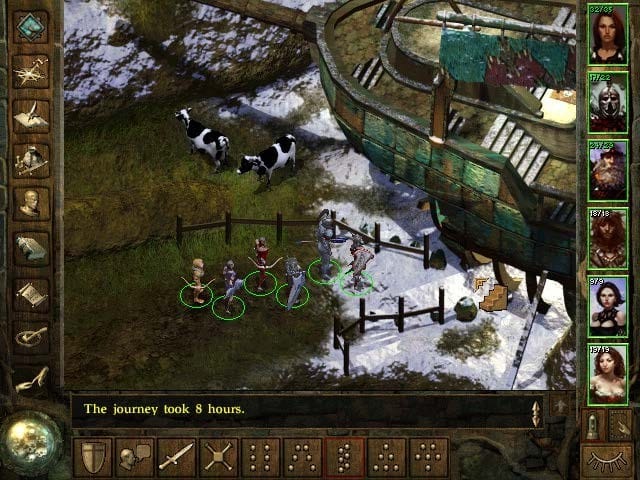Image resolution: width=640 pixels, height=480 pixels.
Task: Open the mage spellbook icon
Action: [31, 248]
